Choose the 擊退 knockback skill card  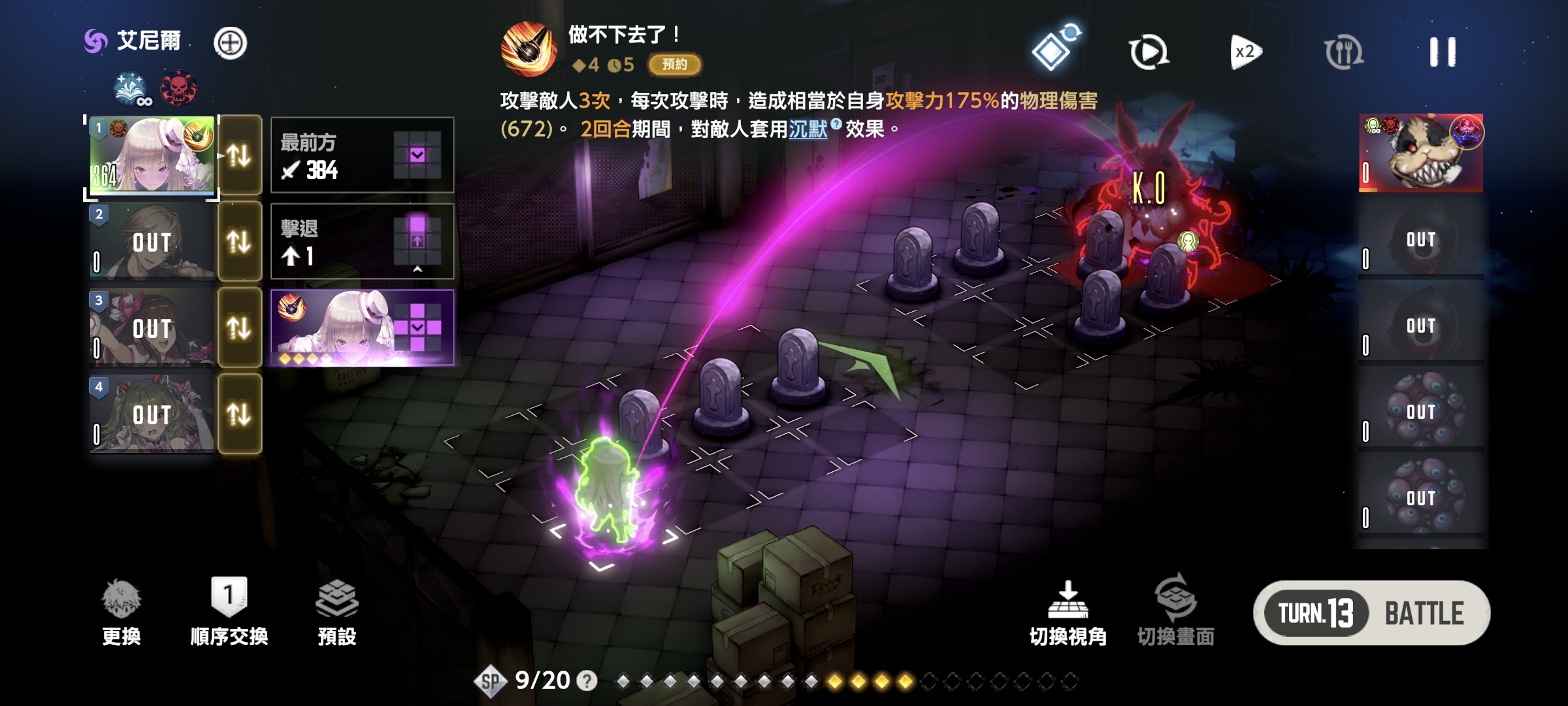click(362, 242)
